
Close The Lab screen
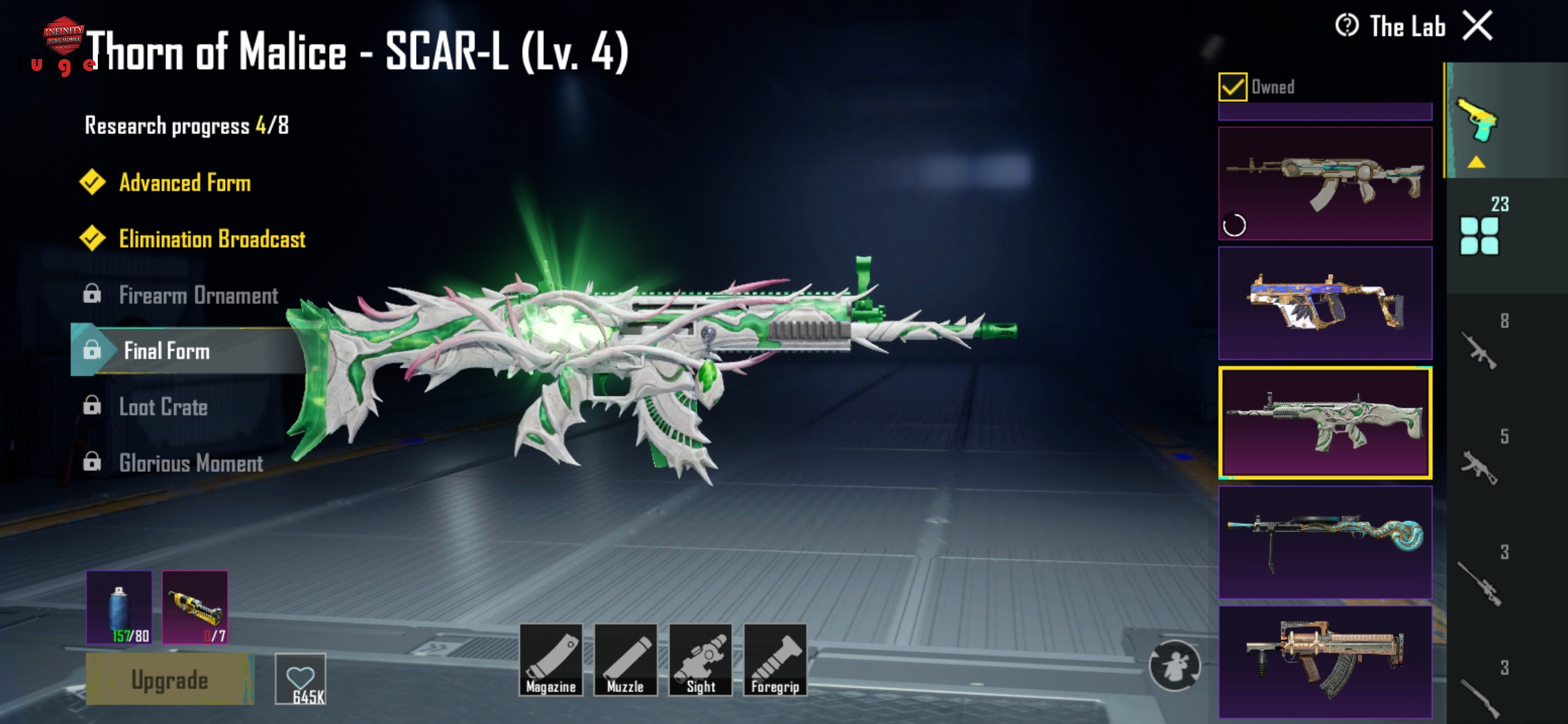(1477, 27)
